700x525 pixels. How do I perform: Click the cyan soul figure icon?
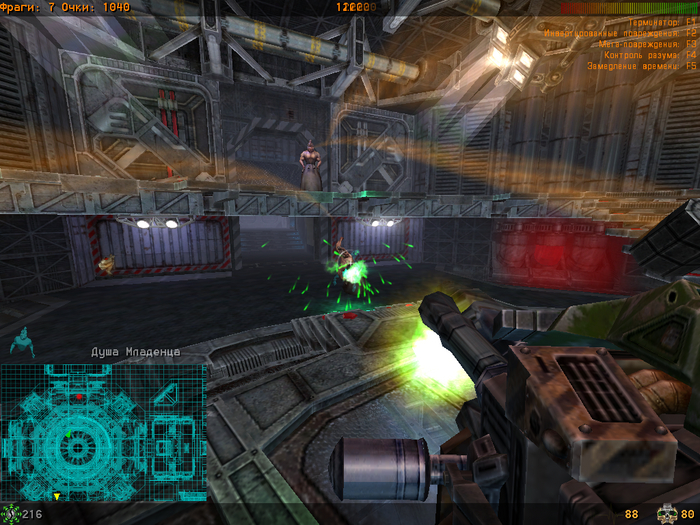[21, 342]
